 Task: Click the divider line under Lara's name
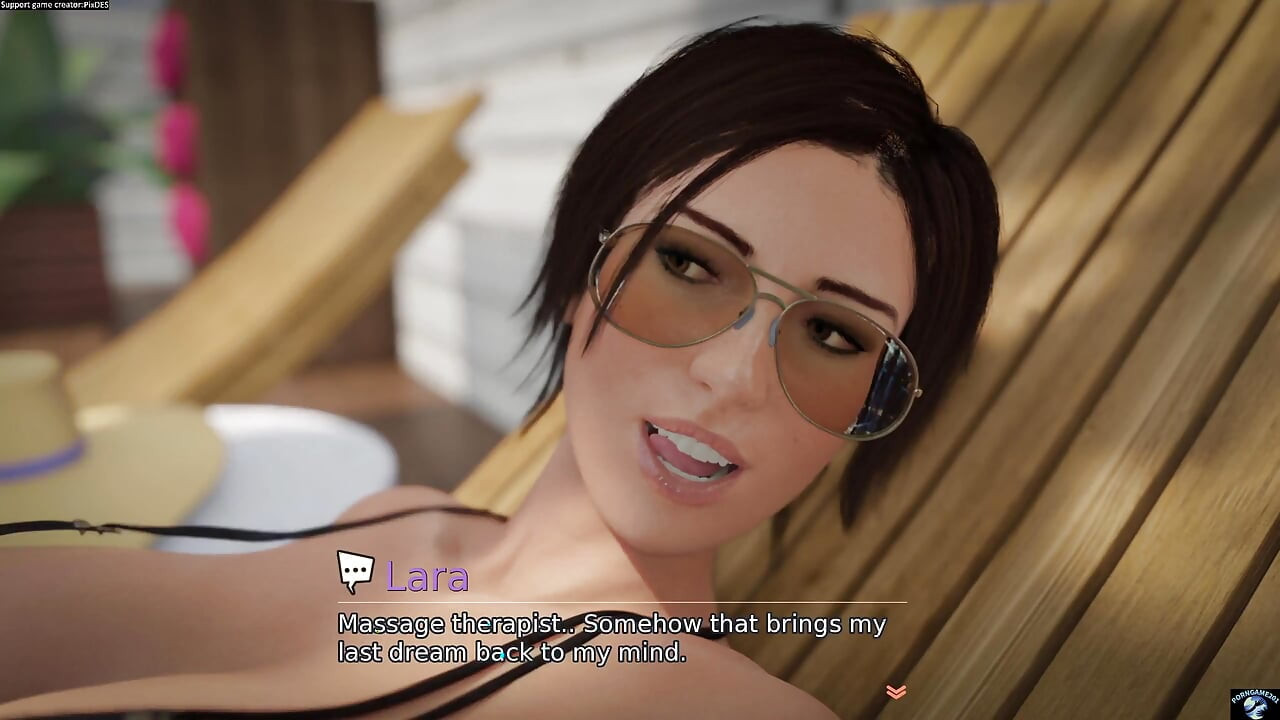pos(640,602)
